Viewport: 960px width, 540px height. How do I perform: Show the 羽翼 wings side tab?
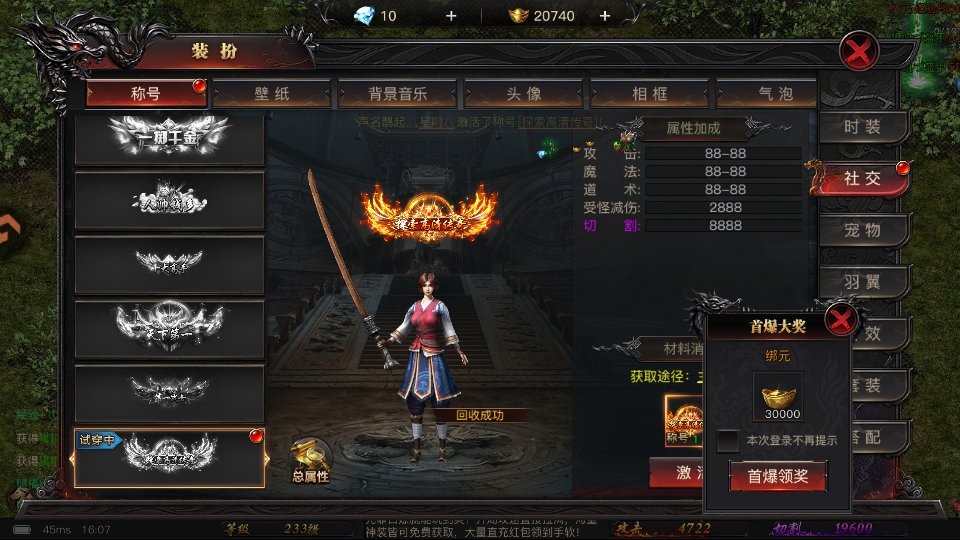coord(862,282)
